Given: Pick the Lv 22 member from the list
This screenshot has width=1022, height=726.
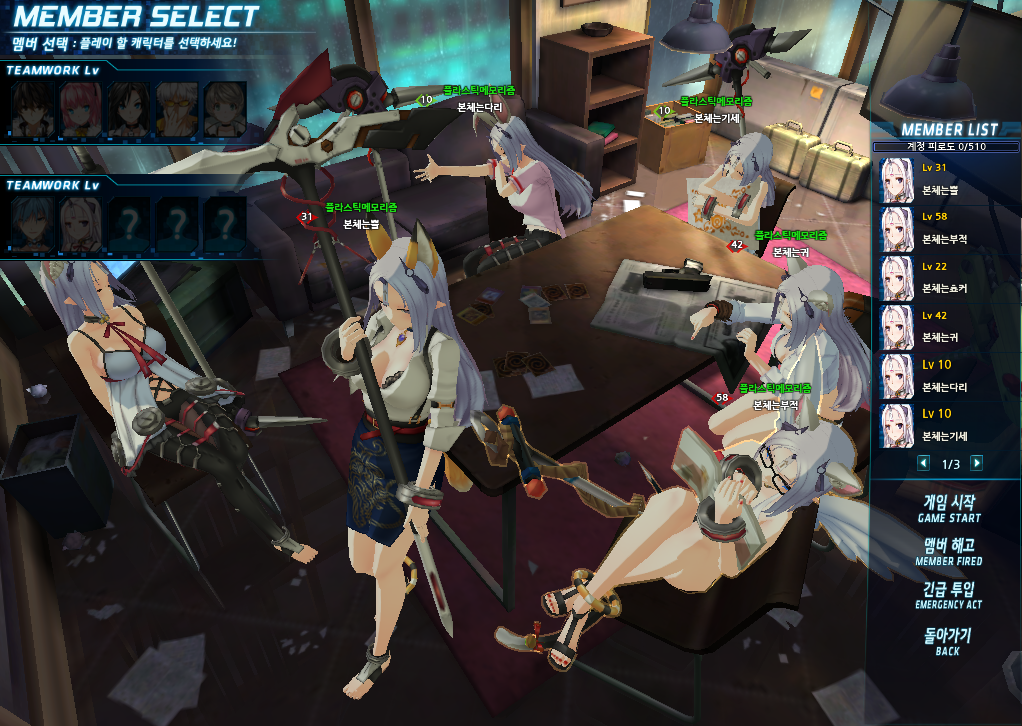Looking at the screenshot, I should (948, 279).
